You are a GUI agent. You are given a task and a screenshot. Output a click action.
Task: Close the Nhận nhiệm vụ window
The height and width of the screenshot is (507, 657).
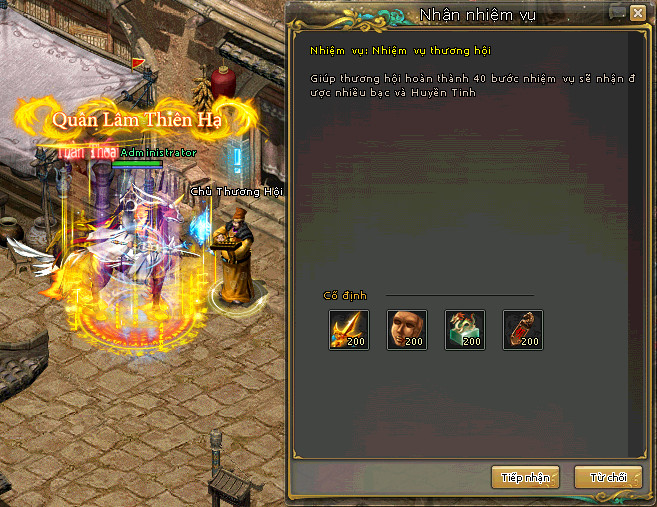click(637, 13)
